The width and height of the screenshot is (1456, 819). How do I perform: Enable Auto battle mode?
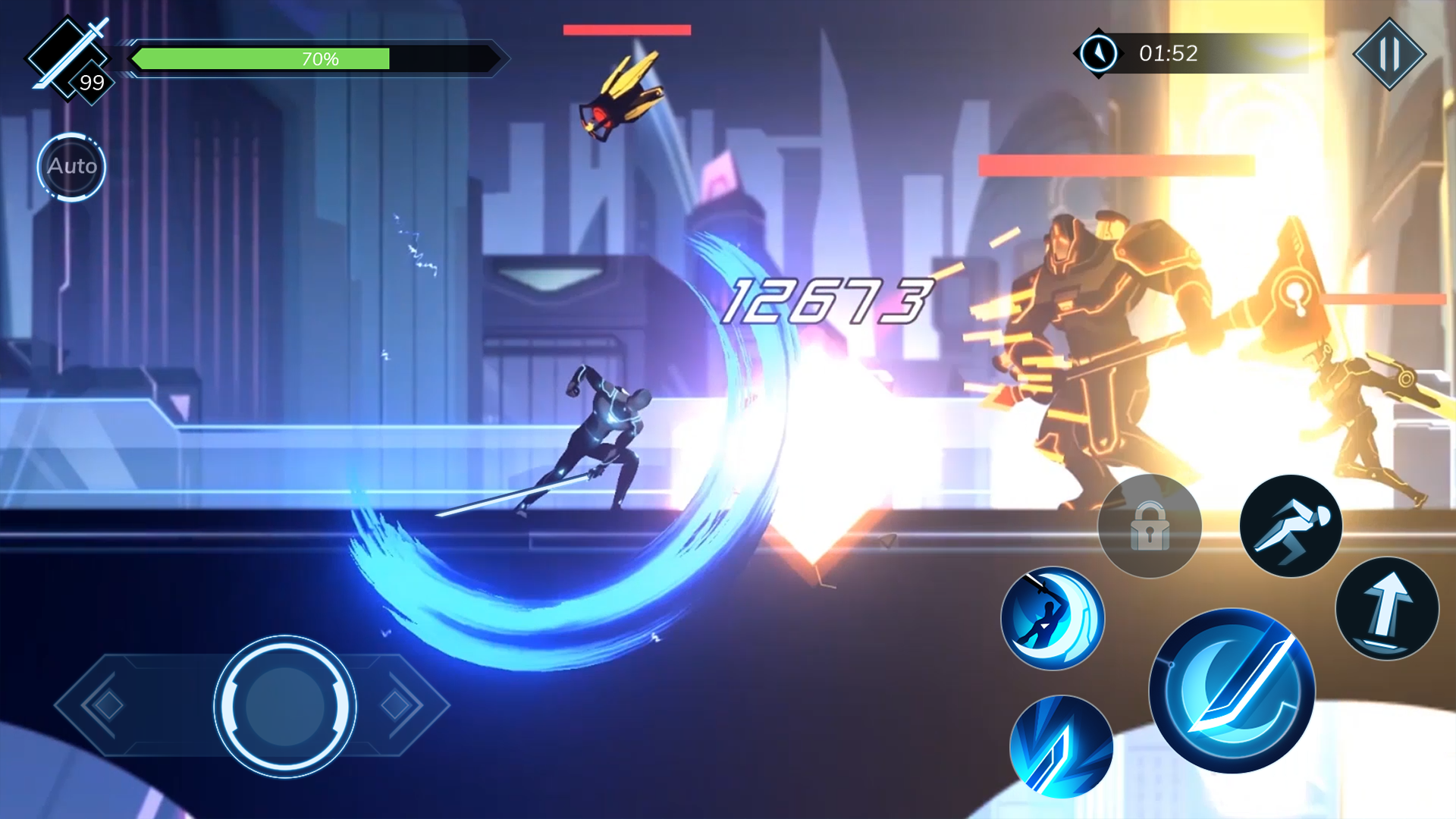[71, 168]
